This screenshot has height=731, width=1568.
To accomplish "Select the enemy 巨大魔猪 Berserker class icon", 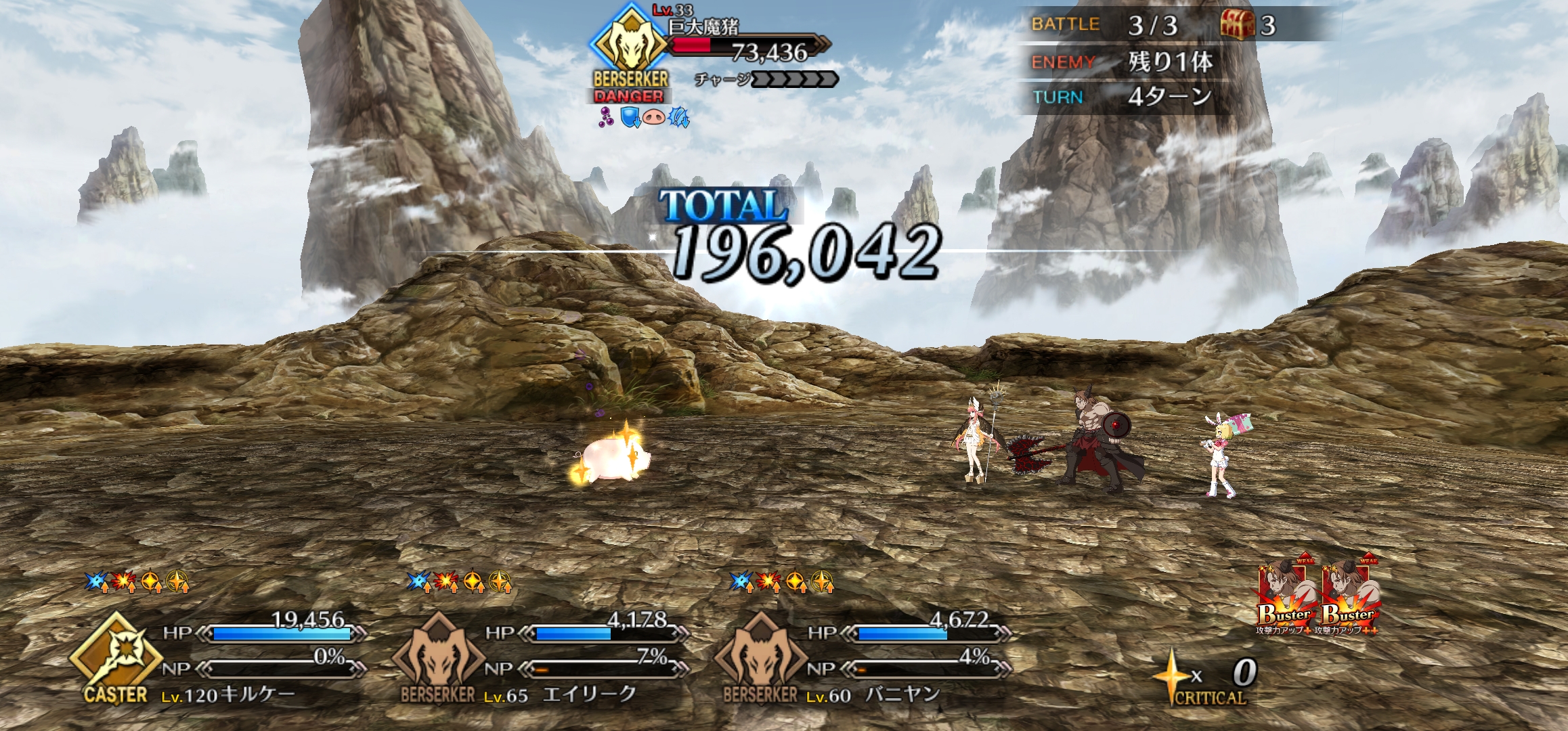I will click(x=630, y=43).
